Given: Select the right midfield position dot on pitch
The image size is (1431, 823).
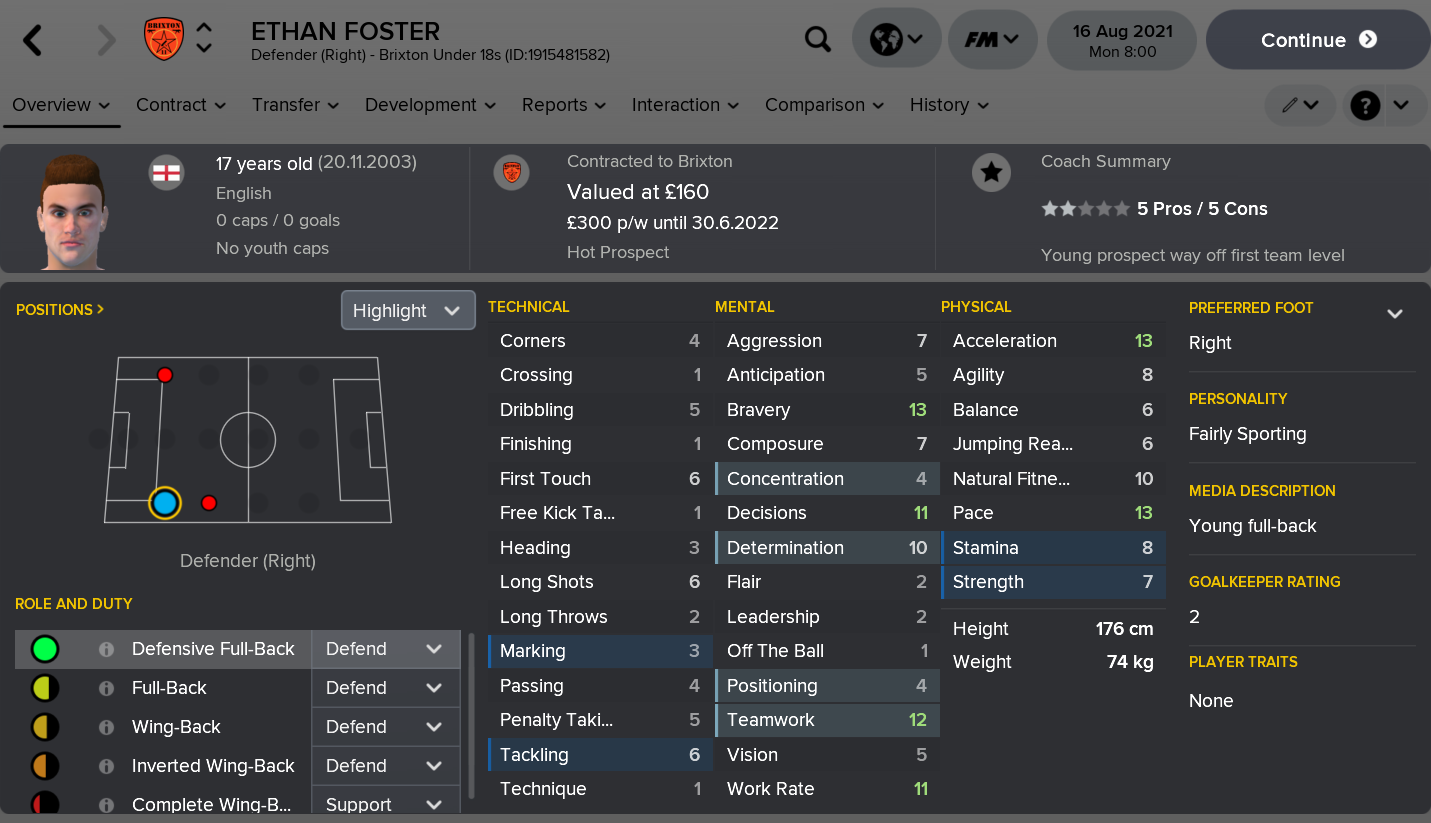Looking at the screenshot, I should click(x=208, y=504).
